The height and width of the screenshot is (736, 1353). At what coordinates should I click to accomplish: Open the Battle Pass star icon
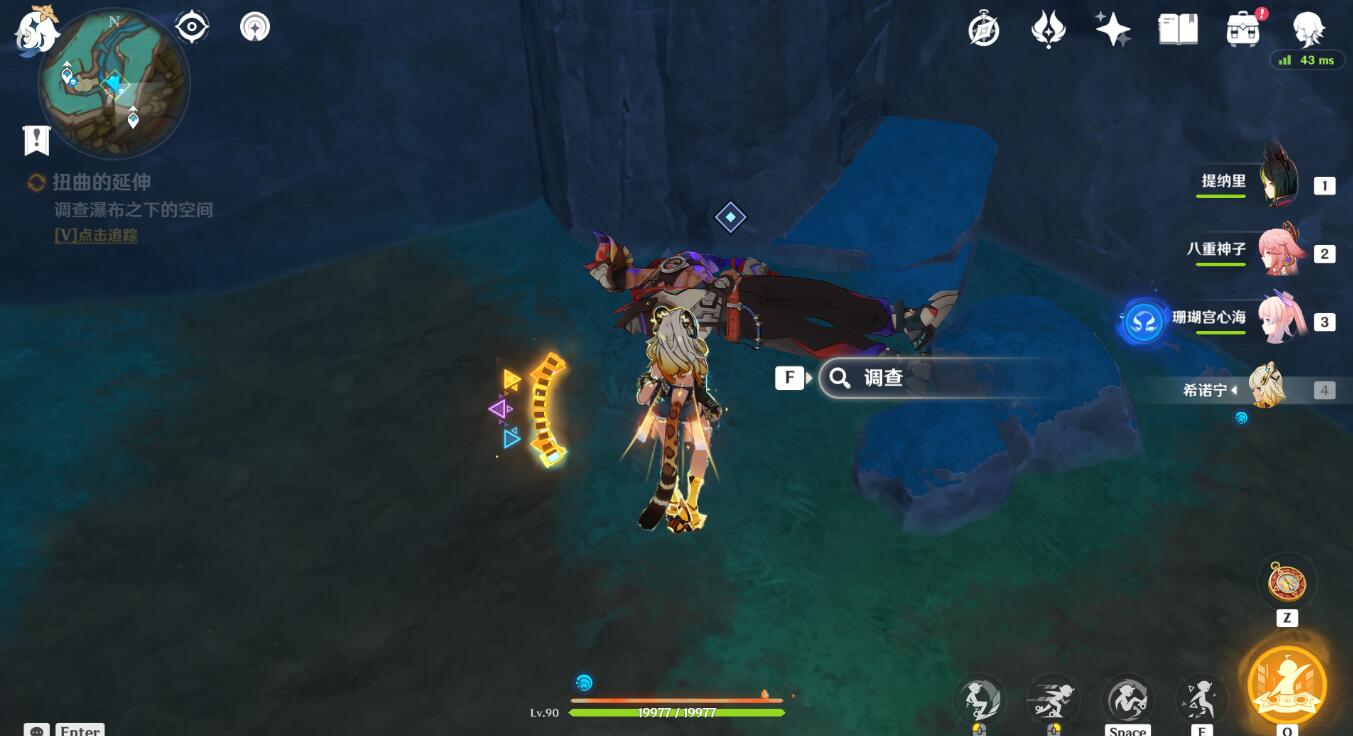(1113, 28)
